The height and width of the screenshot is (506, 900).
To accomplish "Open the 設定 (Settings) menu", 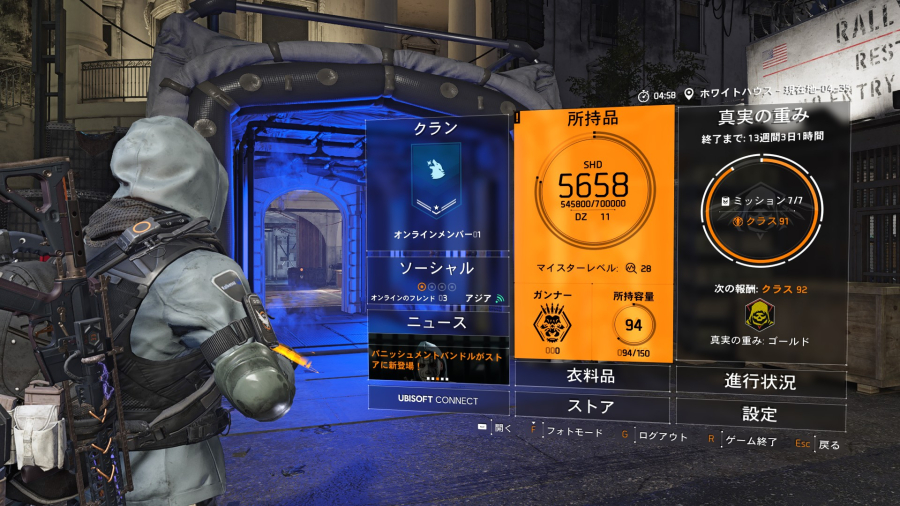I will (761, 411).
